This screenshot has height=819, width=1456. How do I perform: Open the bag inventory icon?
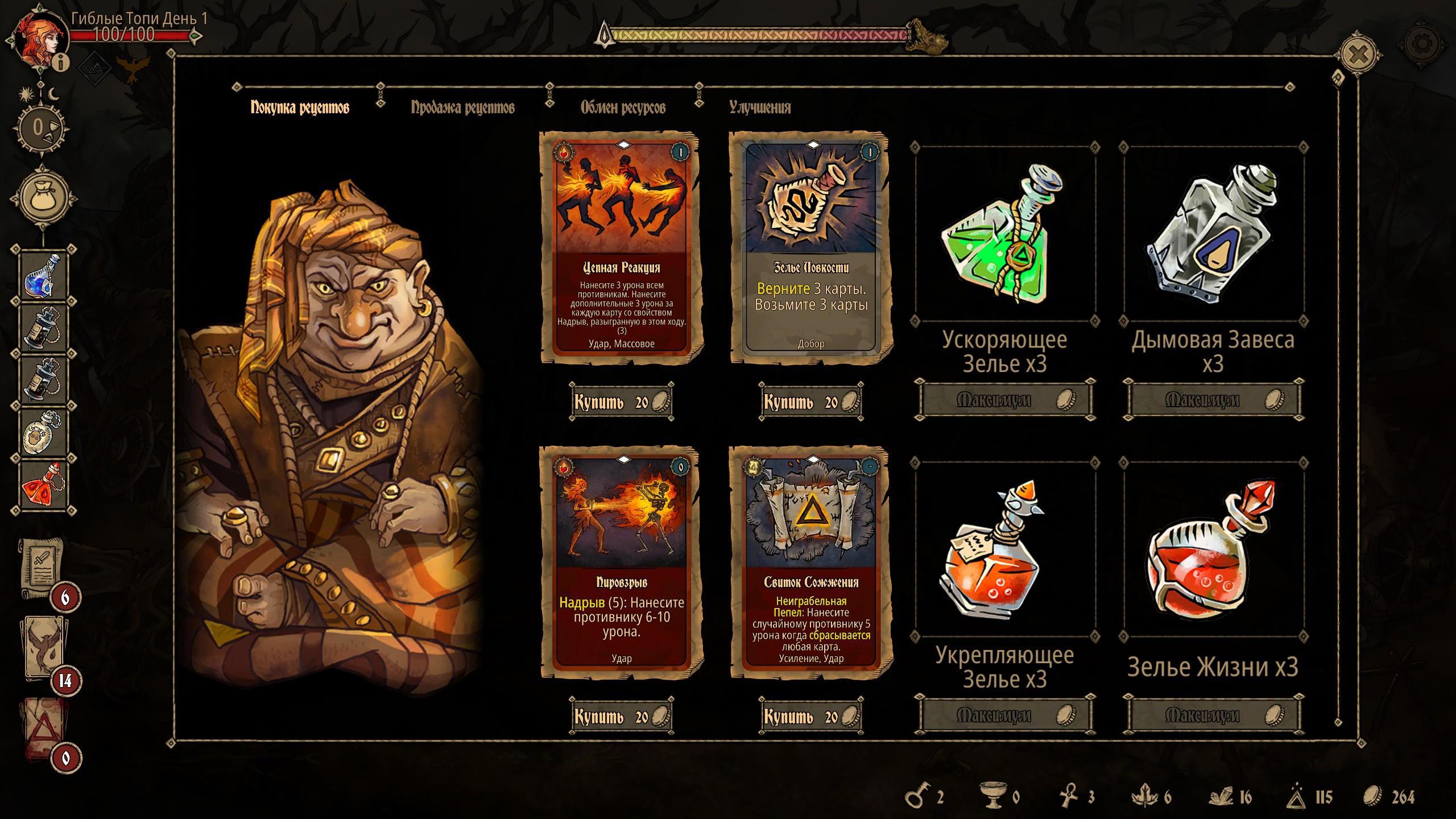click(x=43, y=197)
